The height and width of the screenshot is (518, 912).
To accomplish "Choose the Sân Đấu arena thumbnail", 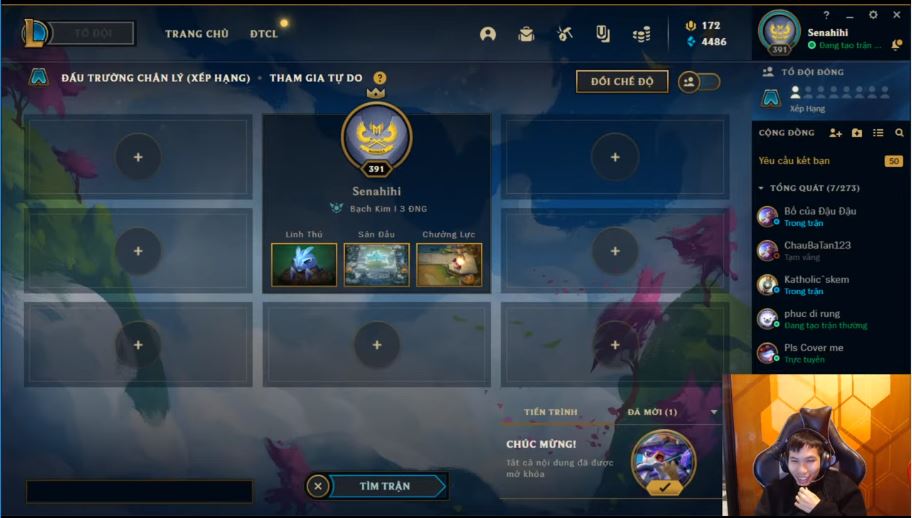I will click(x=376, y=264).
